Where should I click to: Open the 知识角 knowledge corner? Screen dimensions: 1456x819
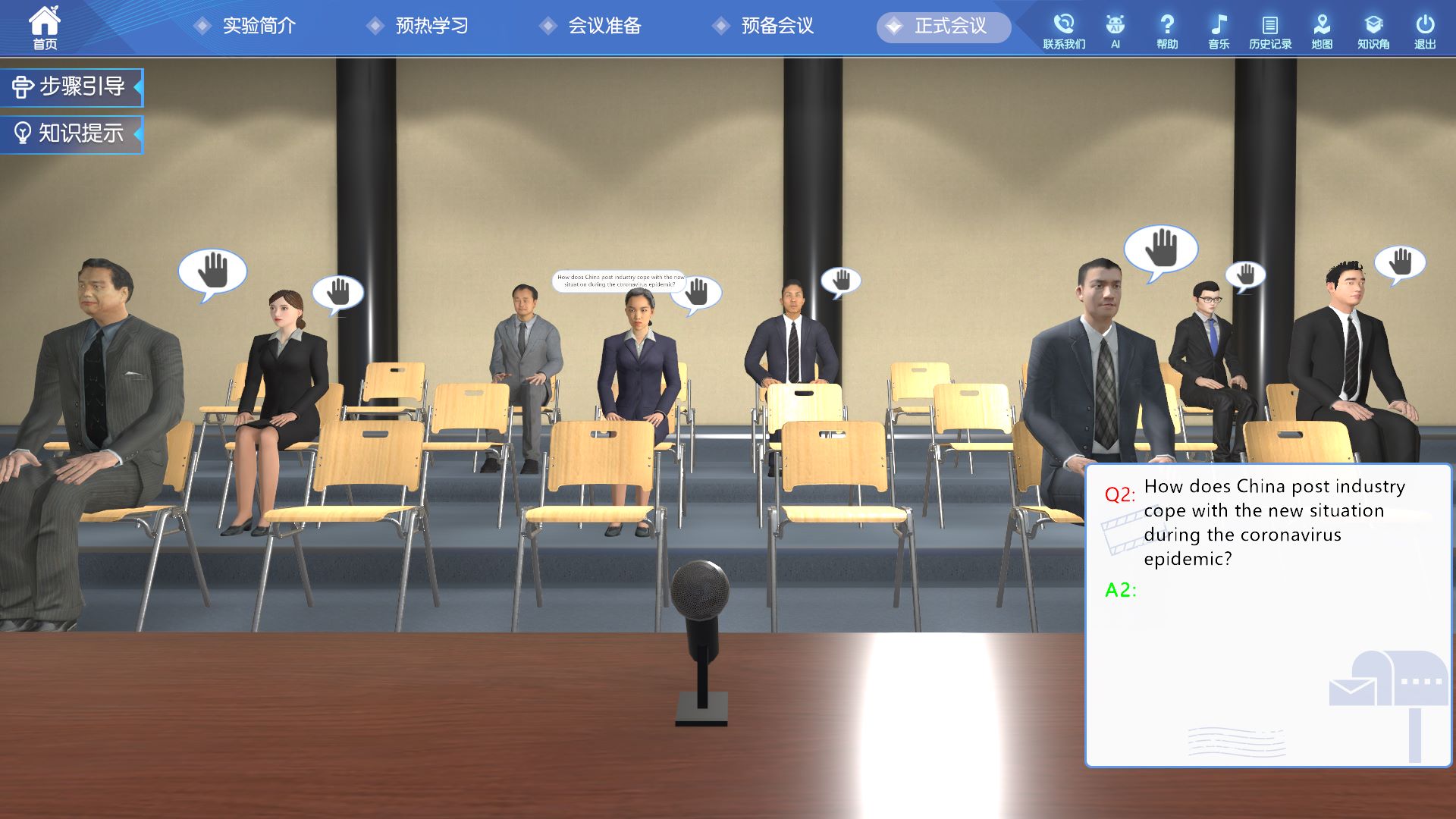pyautogui.click(x=1373, y=31)
